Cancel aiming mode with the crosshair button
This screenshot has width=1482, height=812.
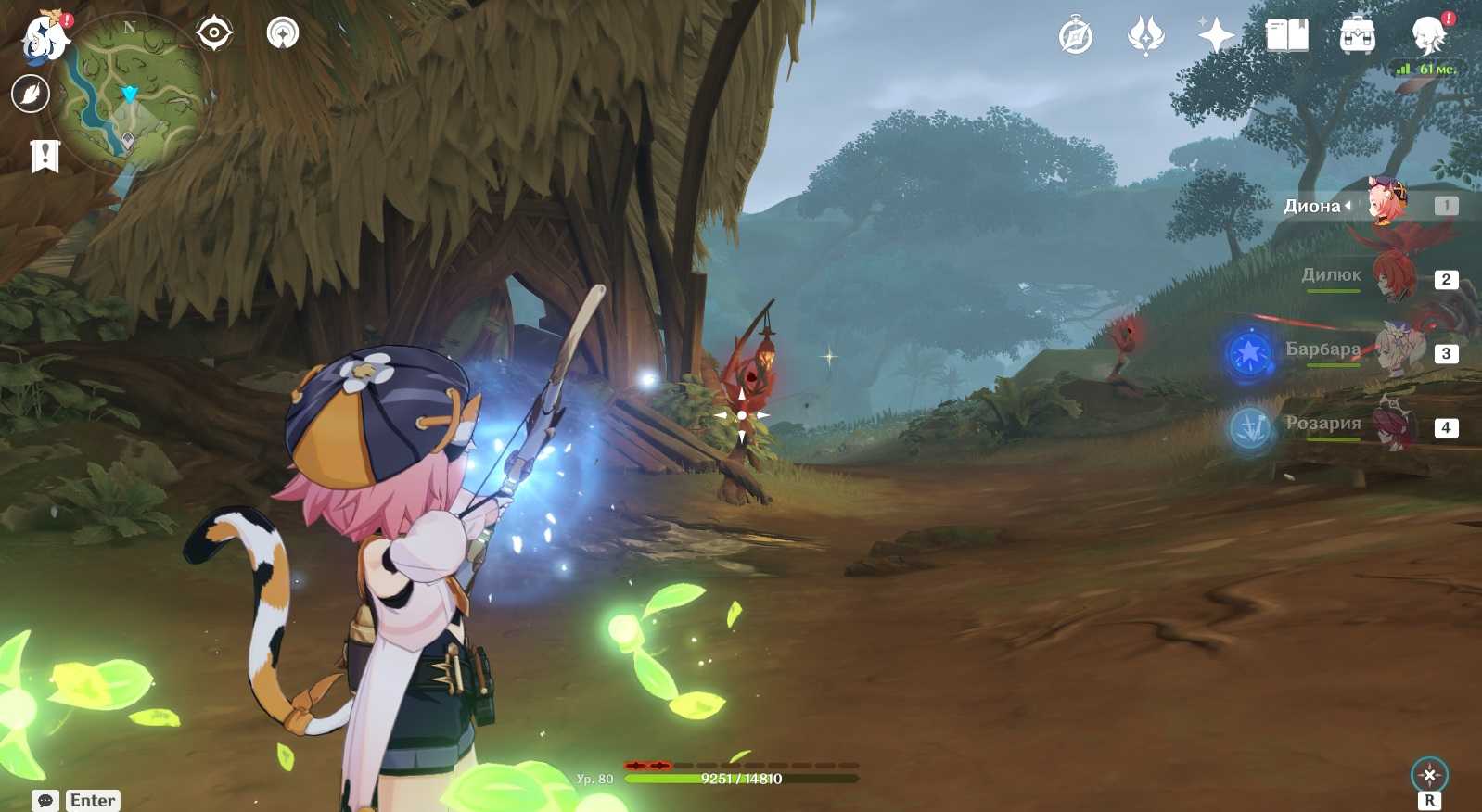coord(1429,775)
